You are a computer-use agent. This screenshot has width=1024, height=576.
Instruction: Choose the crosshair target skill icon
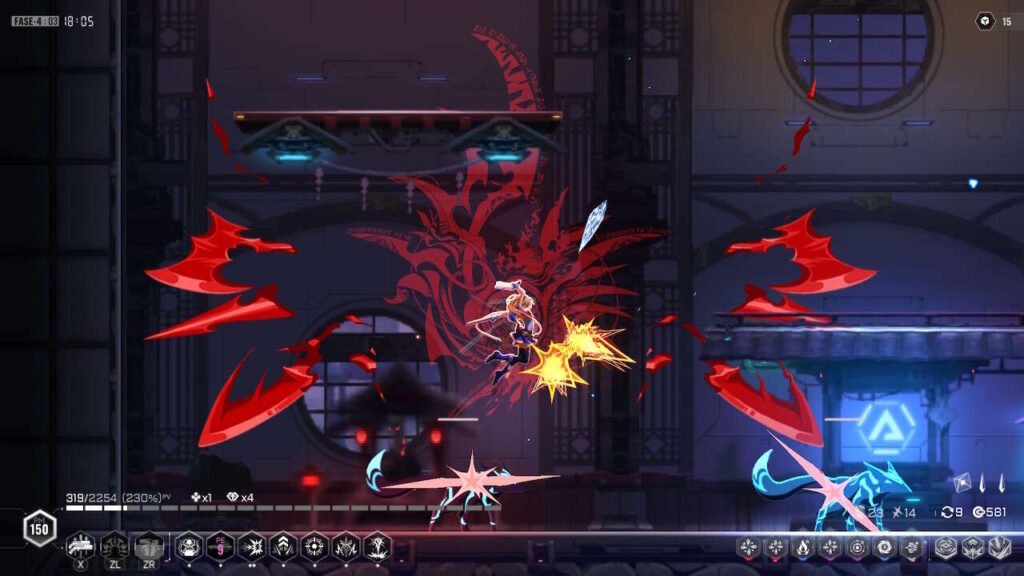coord(315,546)
